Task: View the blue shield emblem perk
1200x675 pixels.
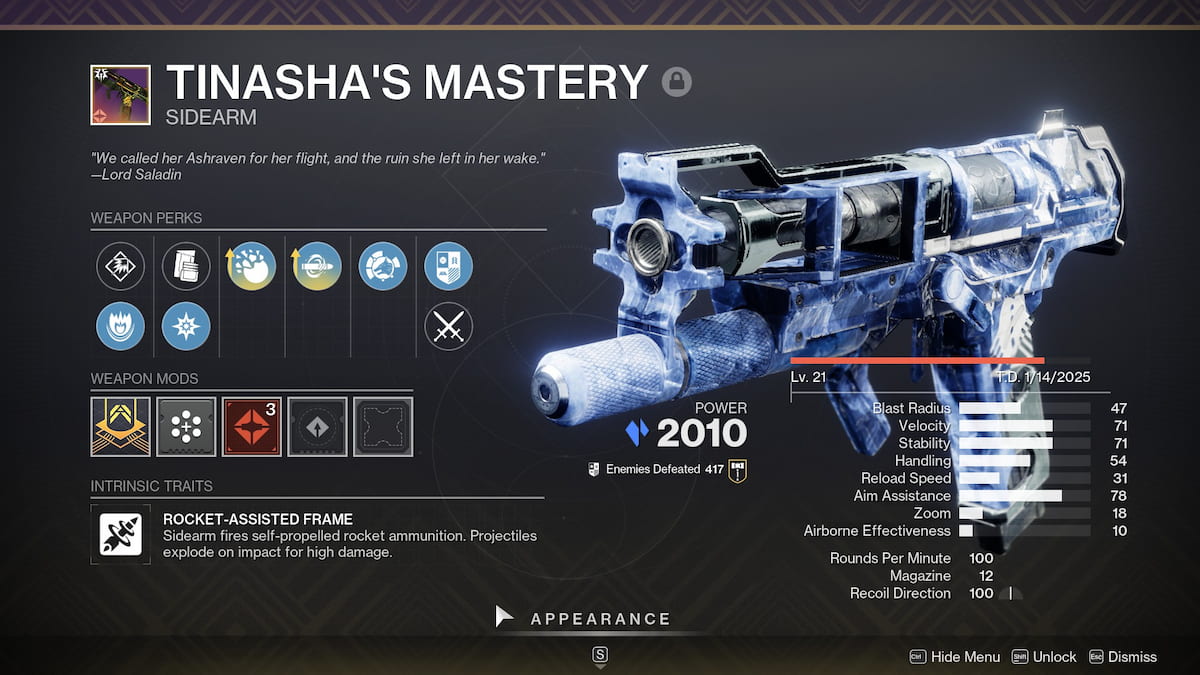Action: point(448,266)
